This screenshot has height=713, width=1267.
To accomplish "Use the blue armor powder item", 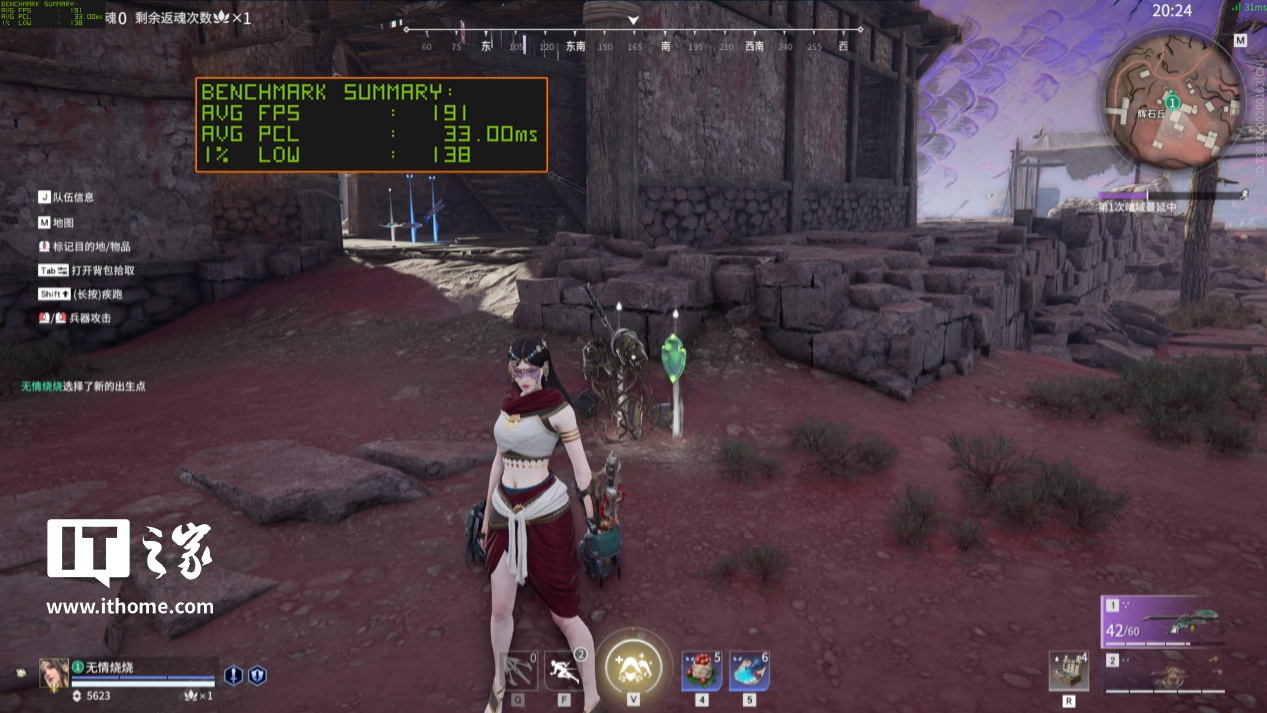I will (x=749, y=670).
